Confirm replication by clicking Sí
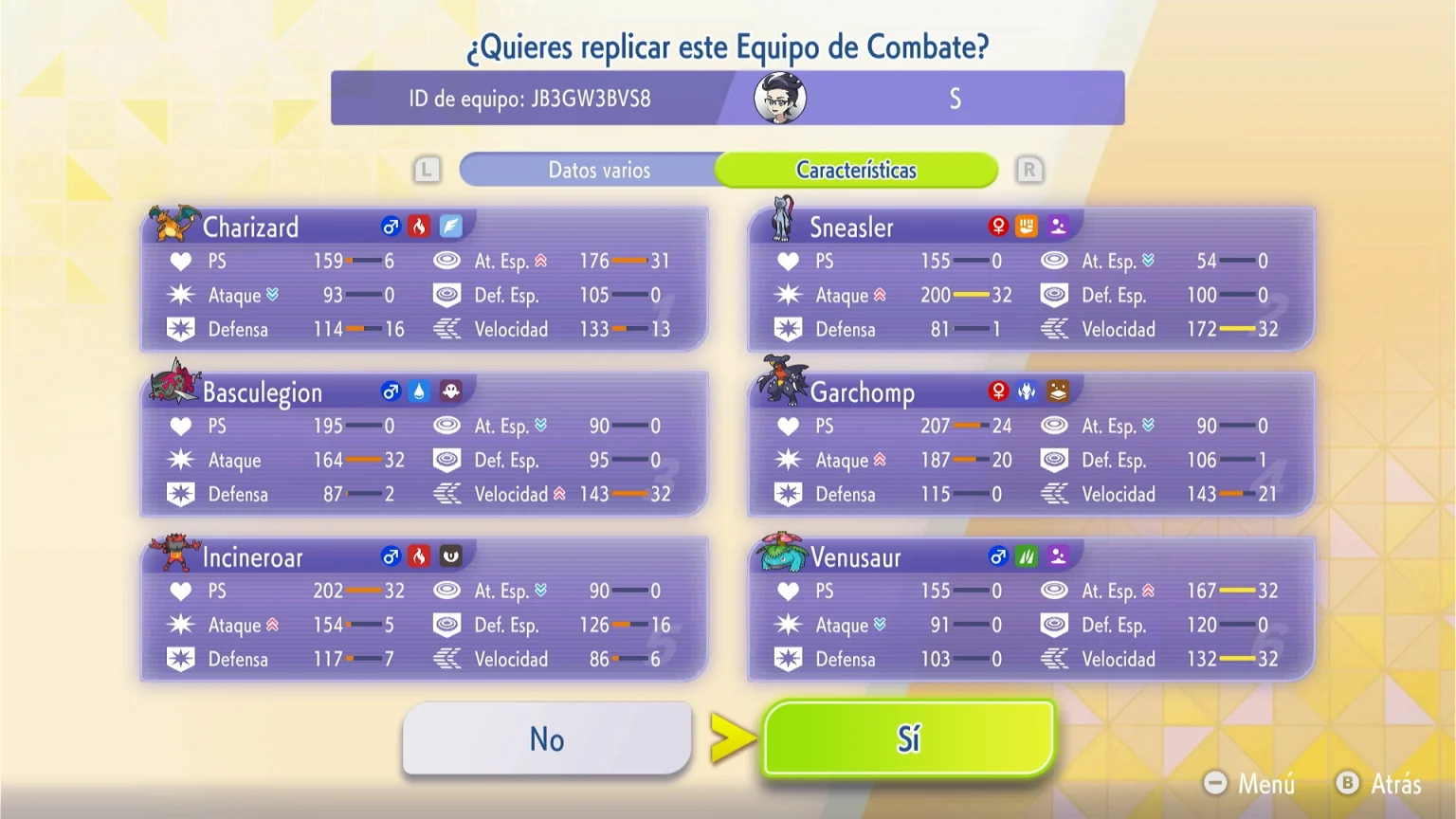Screen dimensions: 1456x819 pyautogui.click(x=907, y=738)
